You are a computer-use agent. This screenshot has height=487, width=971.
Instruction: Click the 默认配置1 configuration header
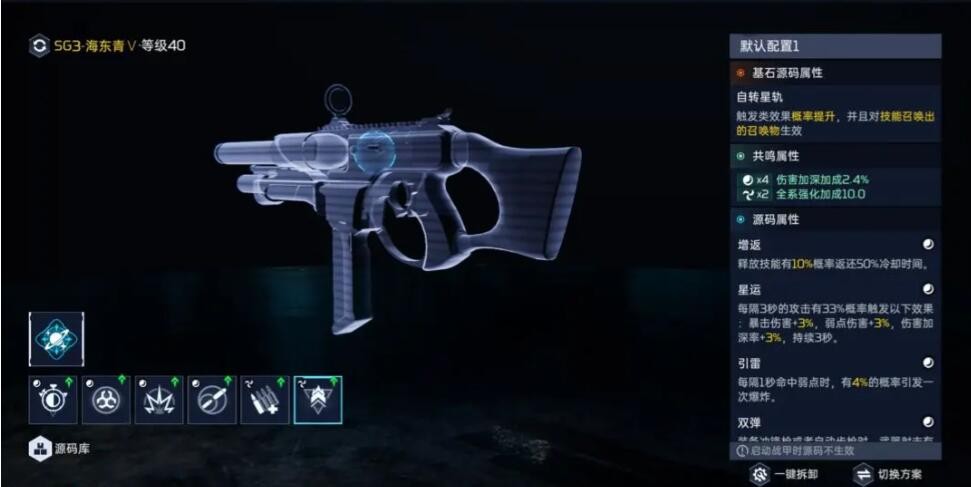pos(834,46)
